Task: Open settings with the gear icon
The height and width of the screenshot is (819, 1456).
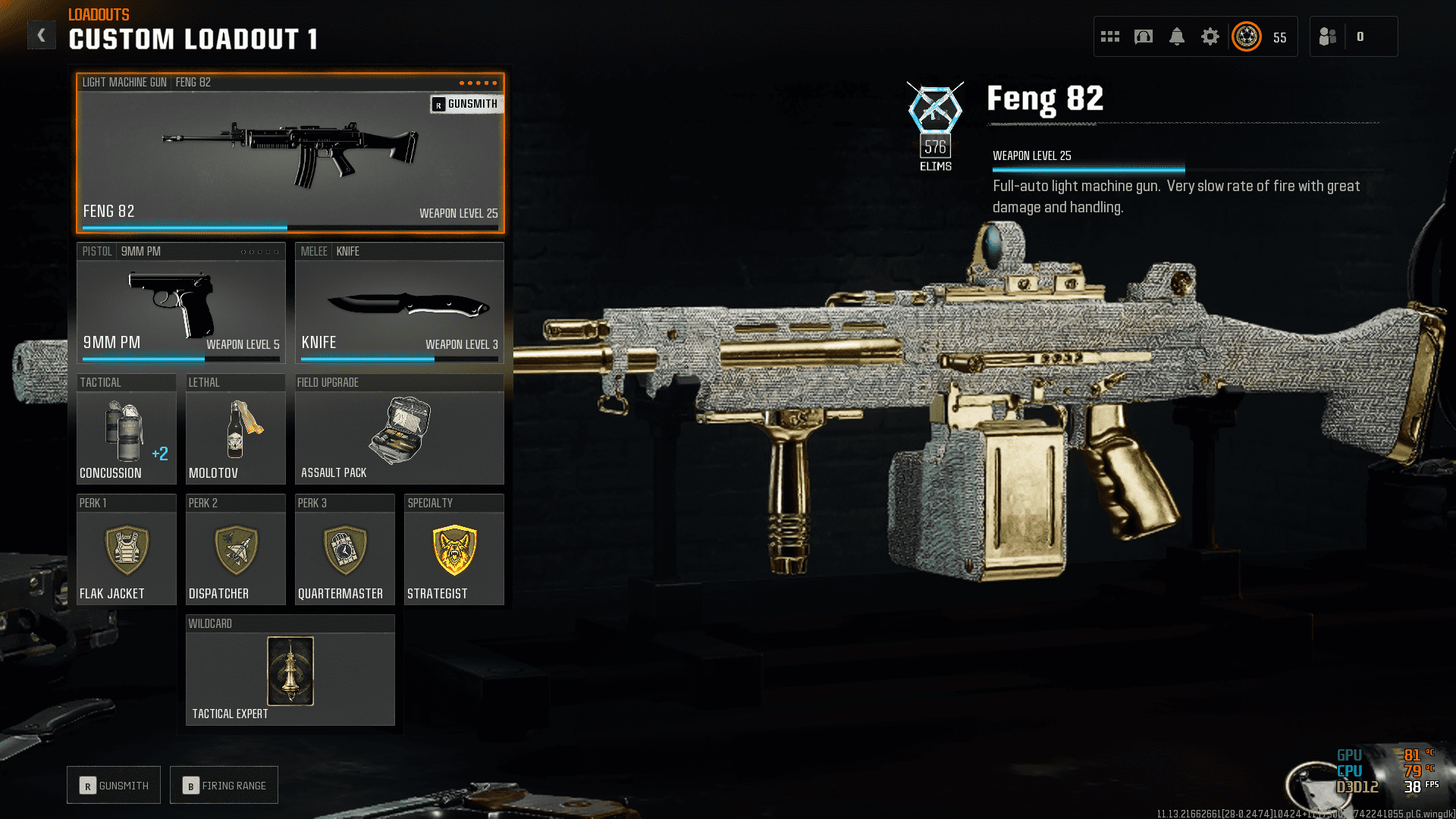Action: pos(1210,36)
